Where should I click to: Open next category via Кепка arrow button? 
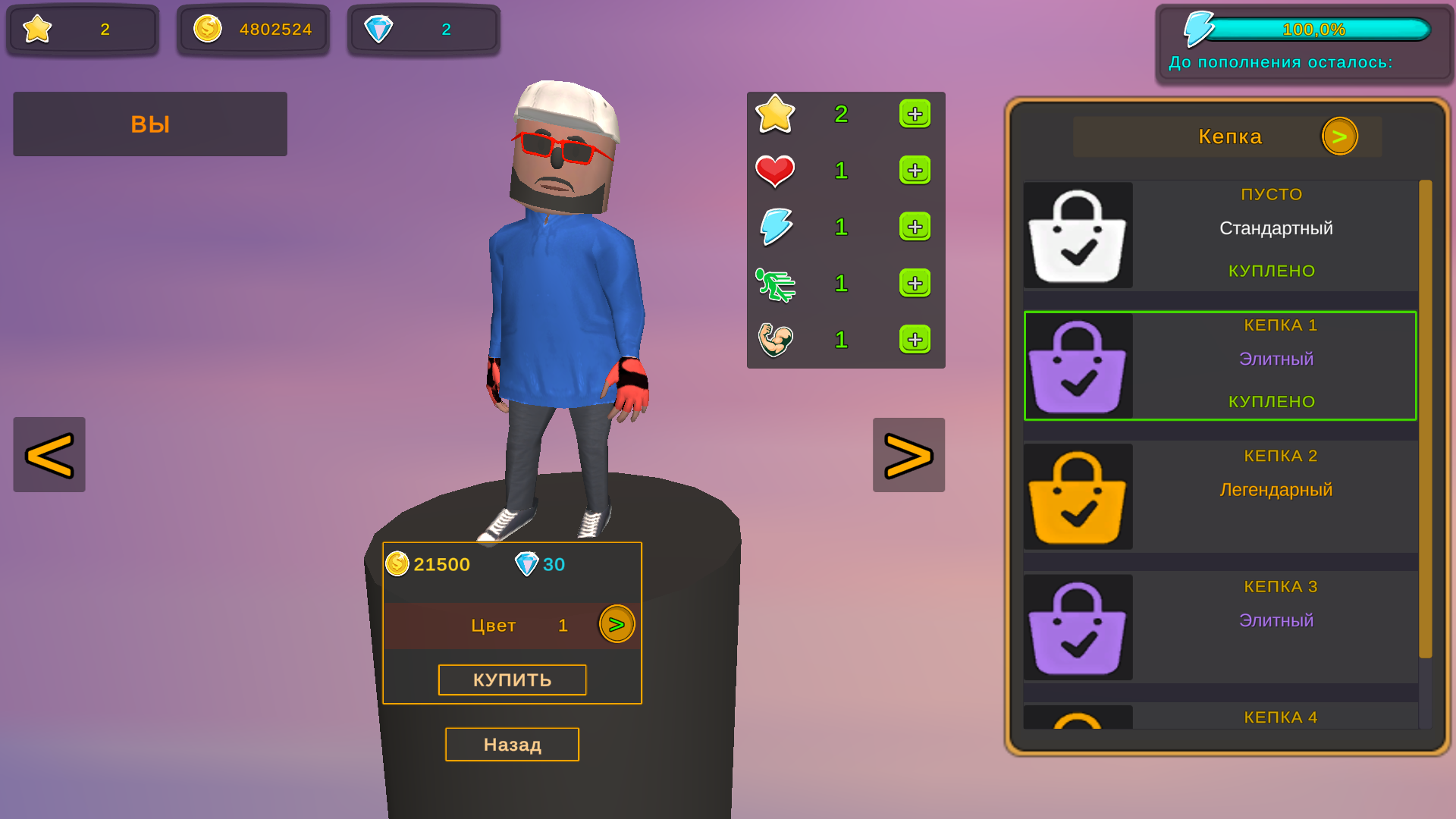(1341, 136)
